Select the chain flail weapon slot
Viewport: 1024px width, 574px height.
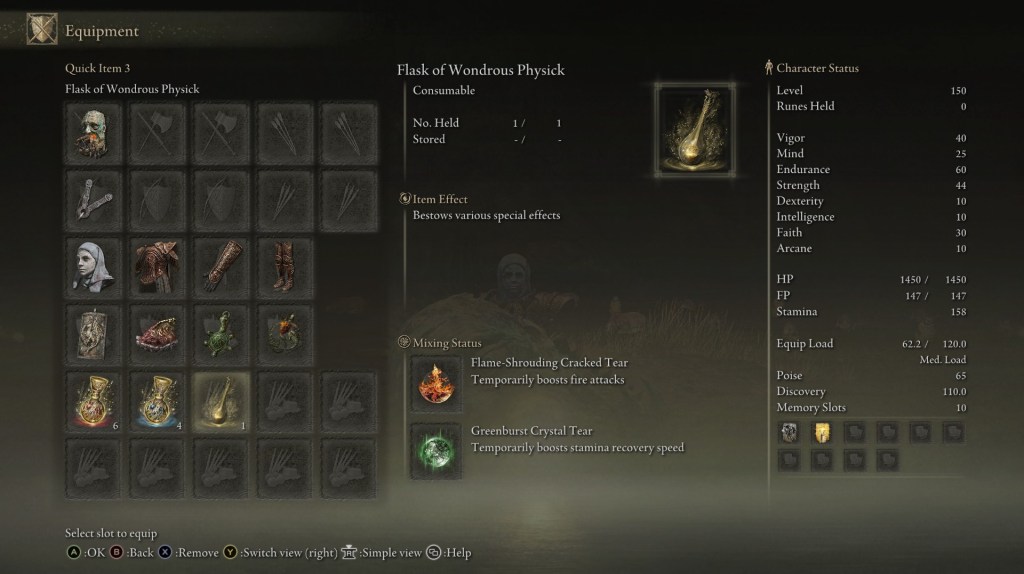(x=96, y=199)
